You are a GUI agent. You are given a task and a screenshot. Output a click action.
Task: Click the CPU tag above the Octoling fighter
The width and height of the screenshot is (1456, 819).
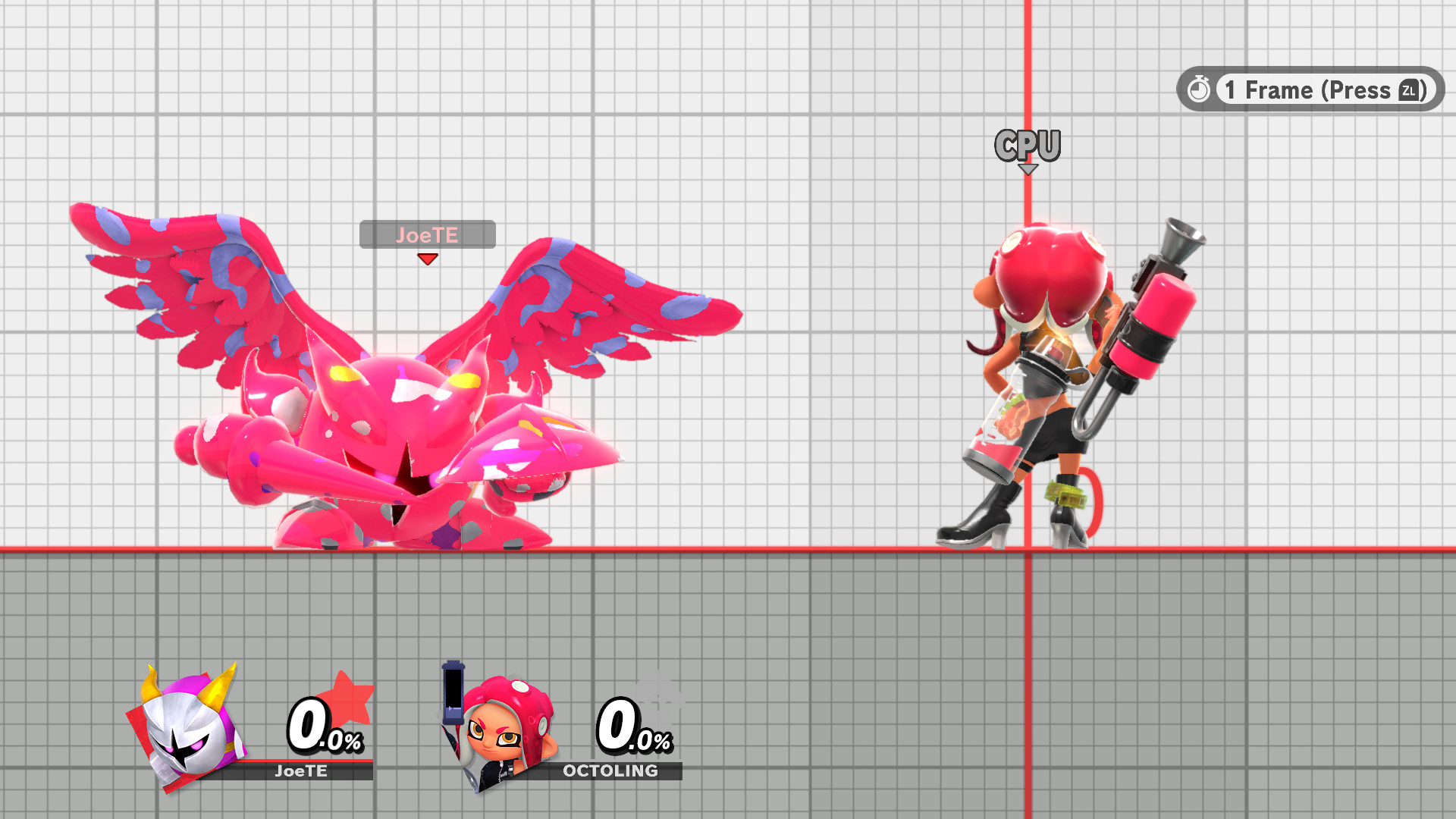coord(1028,146)
